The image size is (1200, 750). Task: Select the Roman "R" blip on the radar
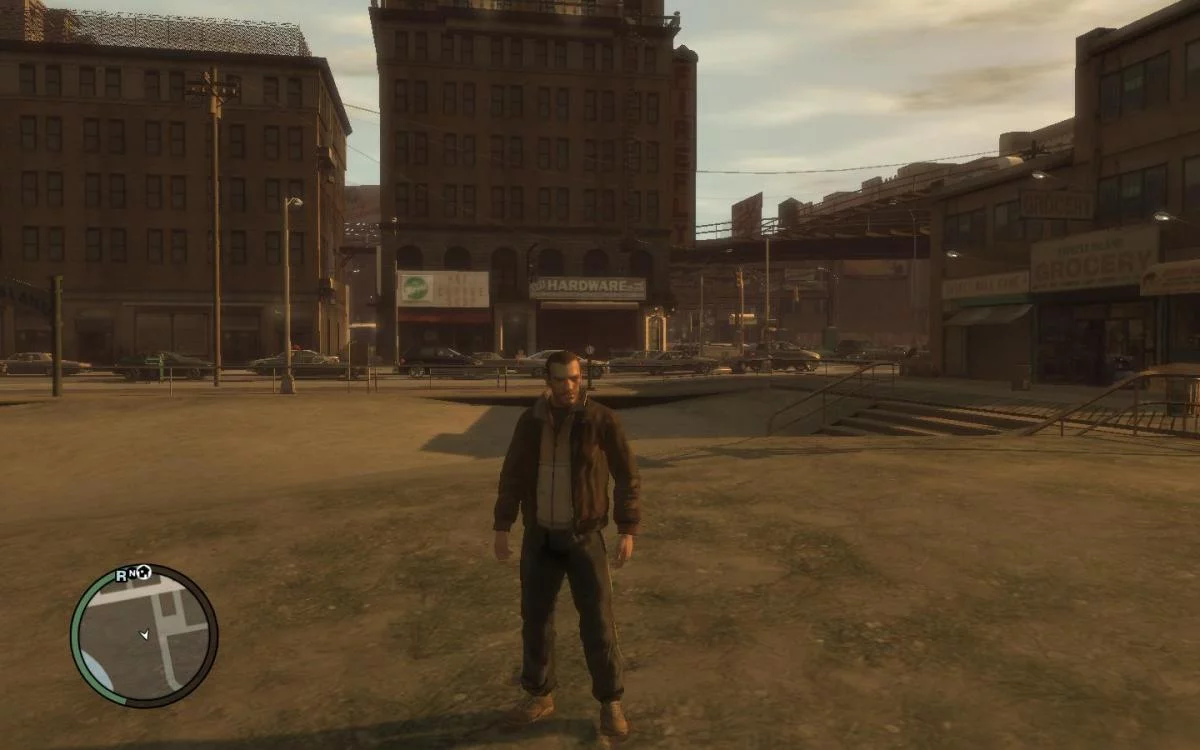click(121, 574)
